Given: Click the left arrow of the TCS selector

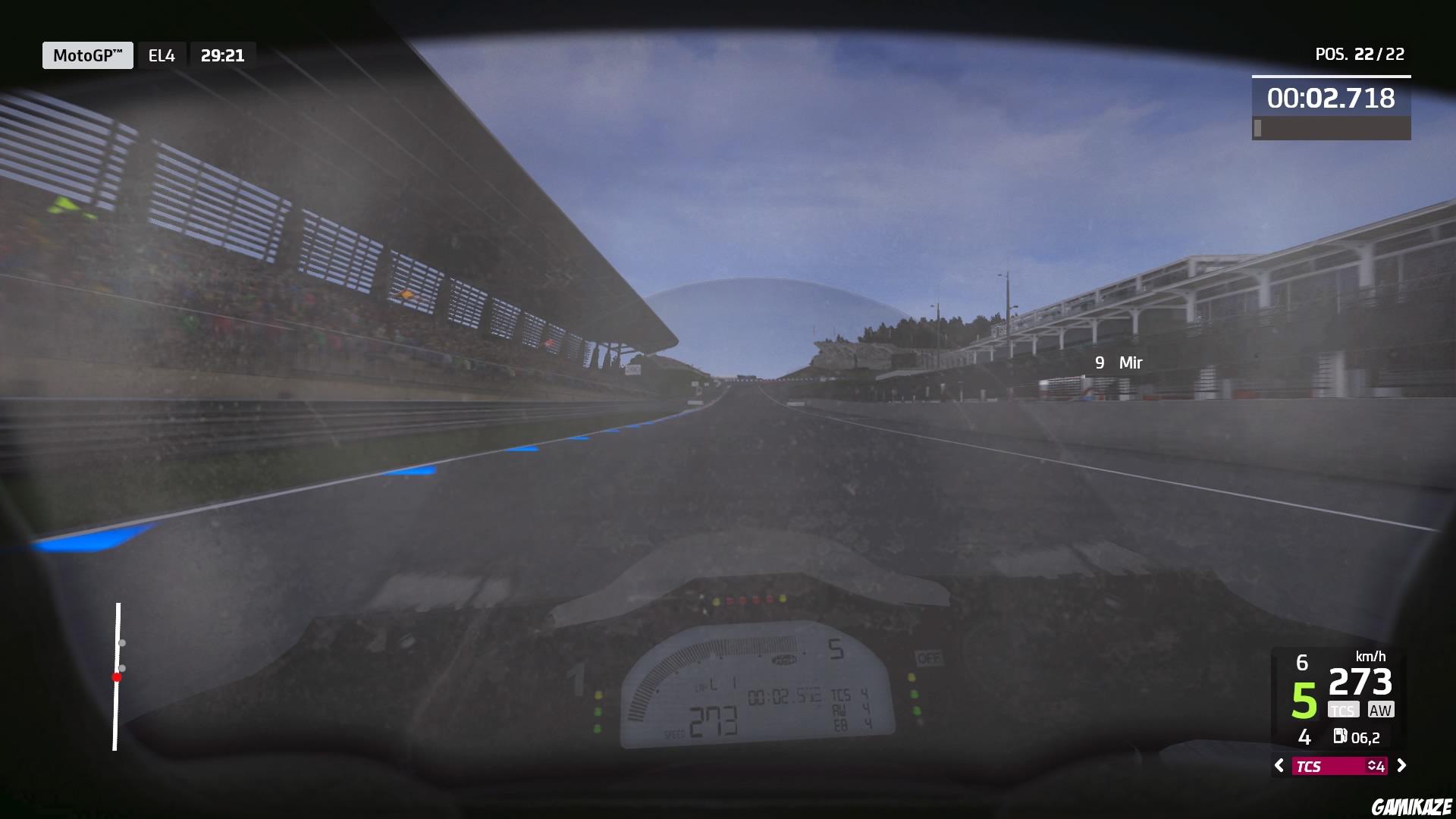Looking at the screenshot, I should point(1279,765).
